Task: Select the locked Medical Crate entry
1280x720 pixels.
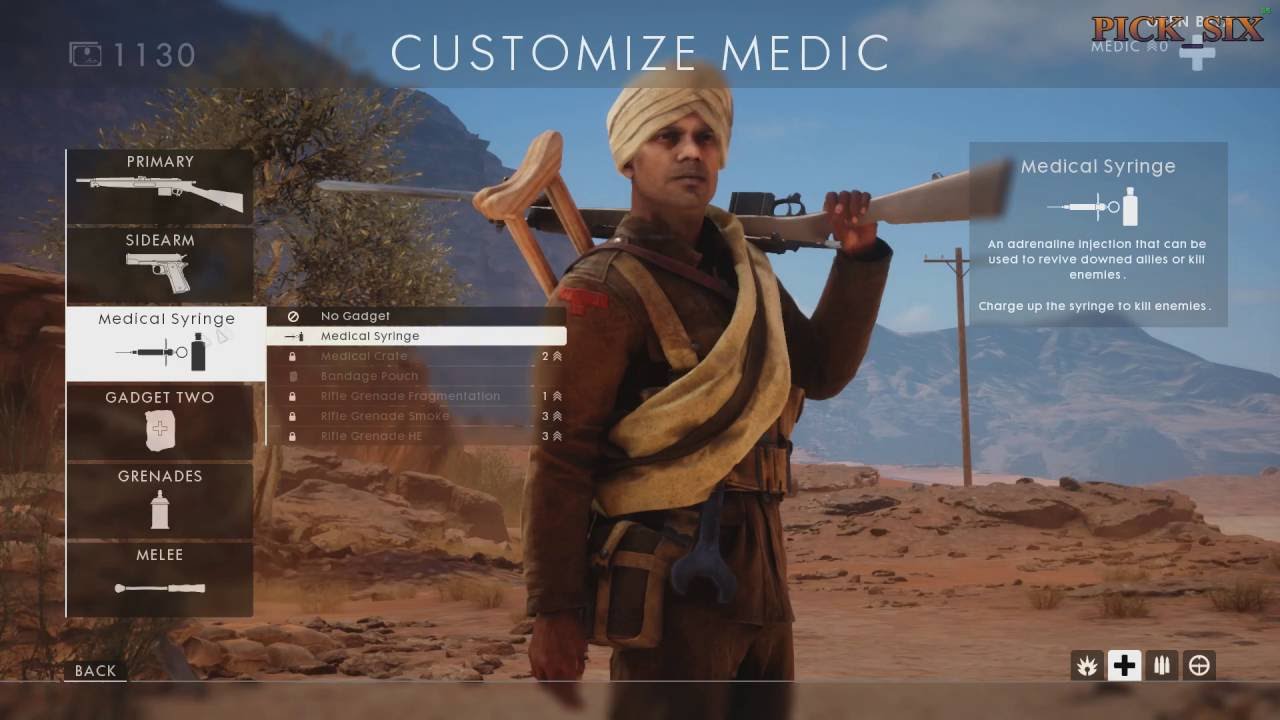Action: (416, 356)
